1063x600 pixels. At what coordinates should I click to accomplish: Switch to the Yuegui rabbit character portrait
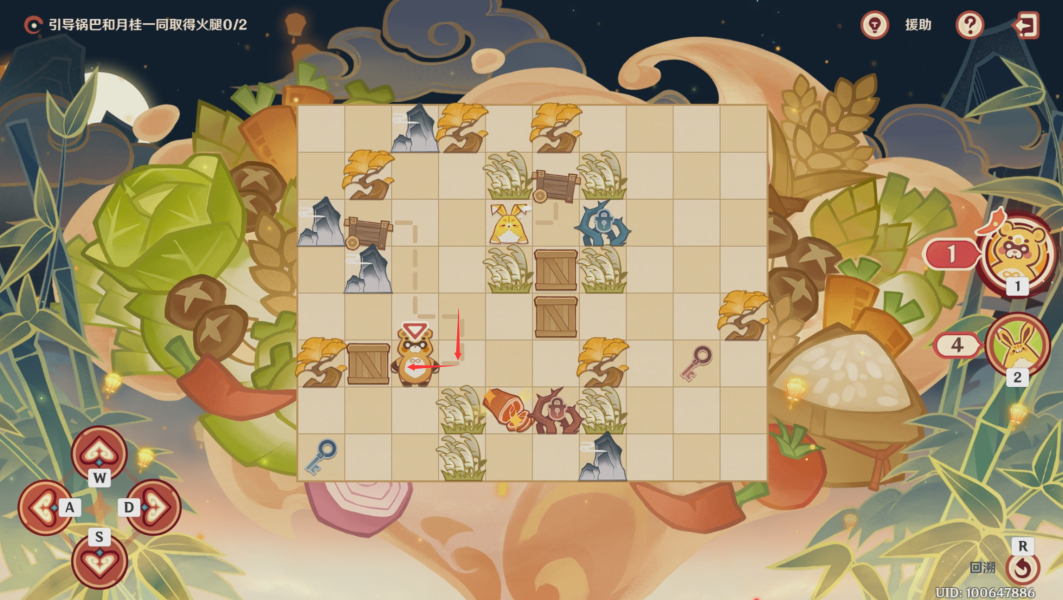(x=1017, y=345)
